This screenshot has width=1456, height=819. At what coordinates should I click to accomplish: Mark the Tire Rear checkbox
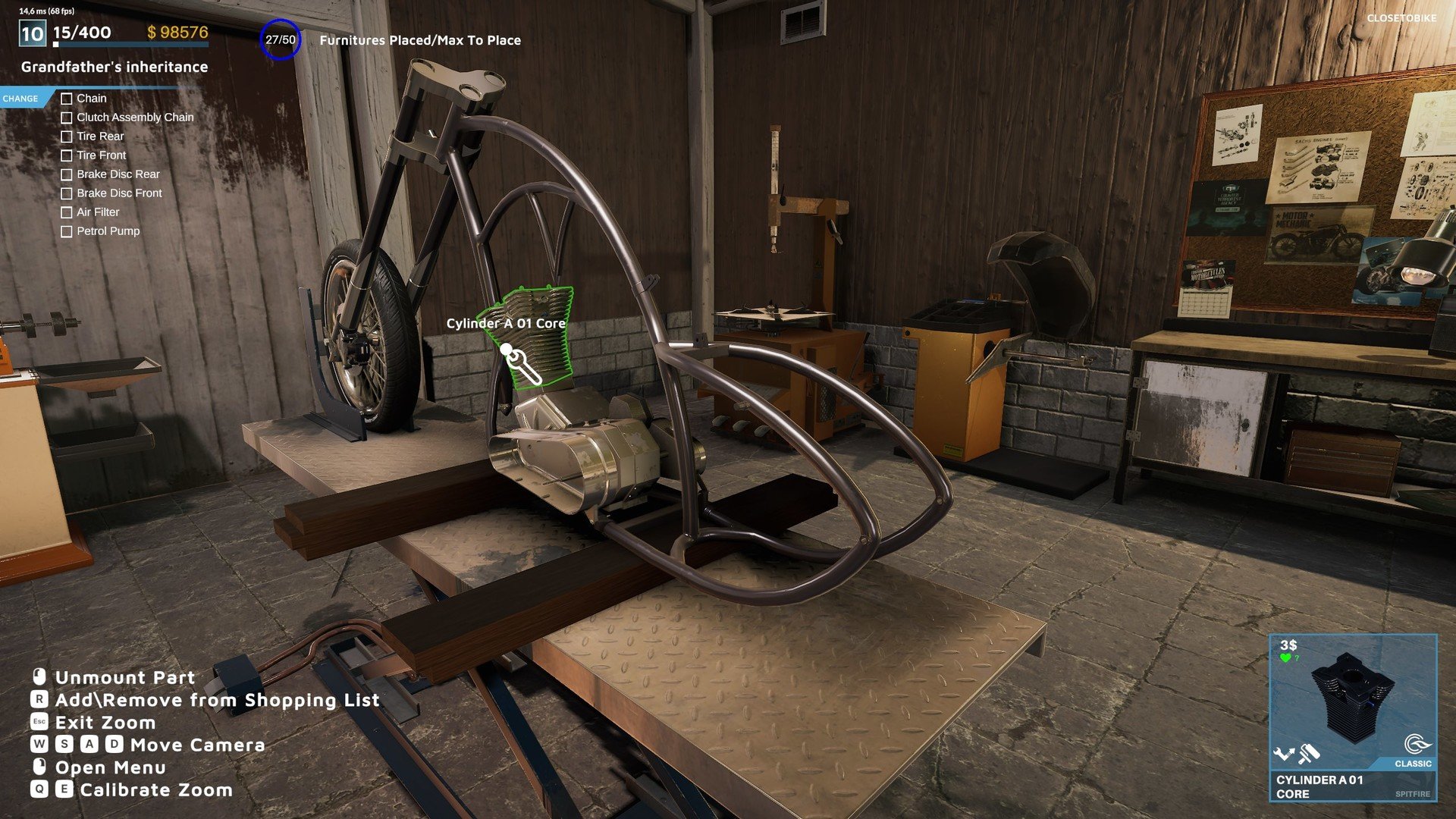(67, 136)
